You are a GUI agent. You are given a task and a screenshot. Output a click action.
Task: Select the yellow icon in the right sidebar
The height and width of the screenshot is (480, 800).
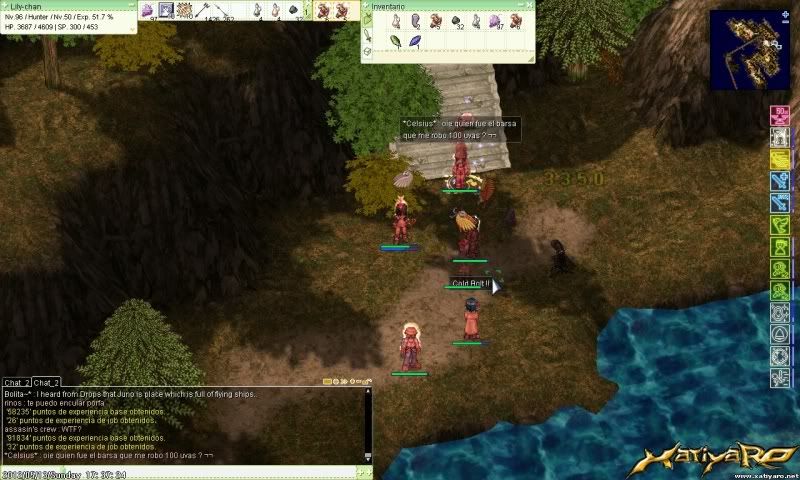(x=780, y=160)
